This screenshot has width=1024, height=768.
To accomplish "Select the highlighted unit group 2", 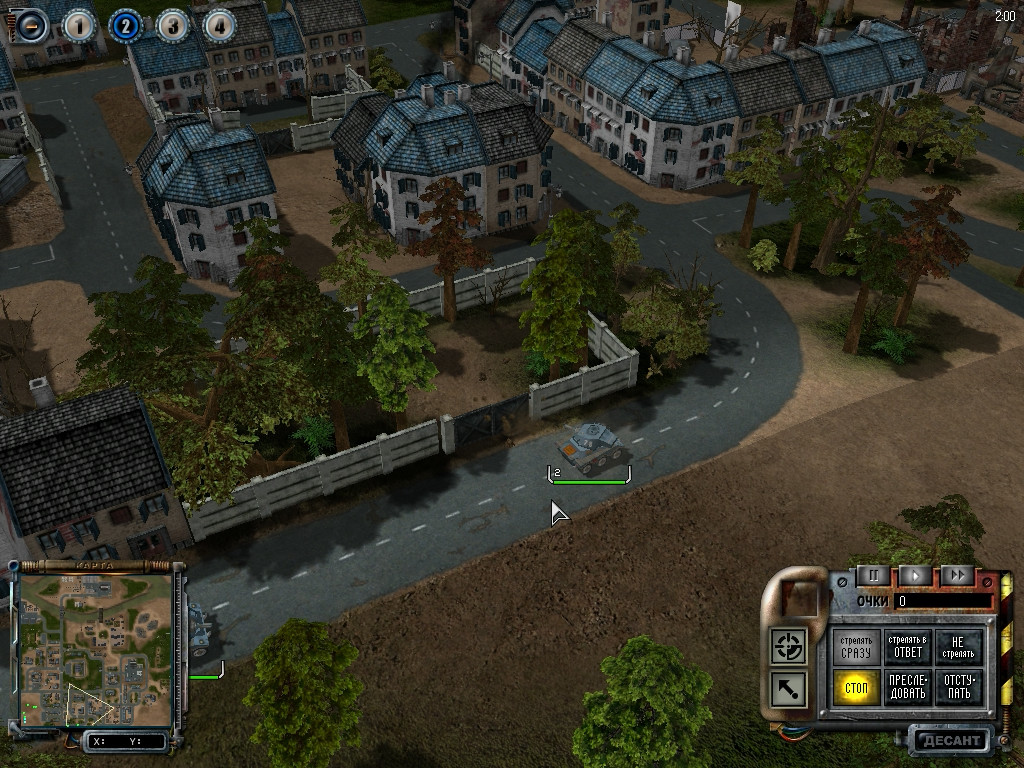I will (125, 25).
